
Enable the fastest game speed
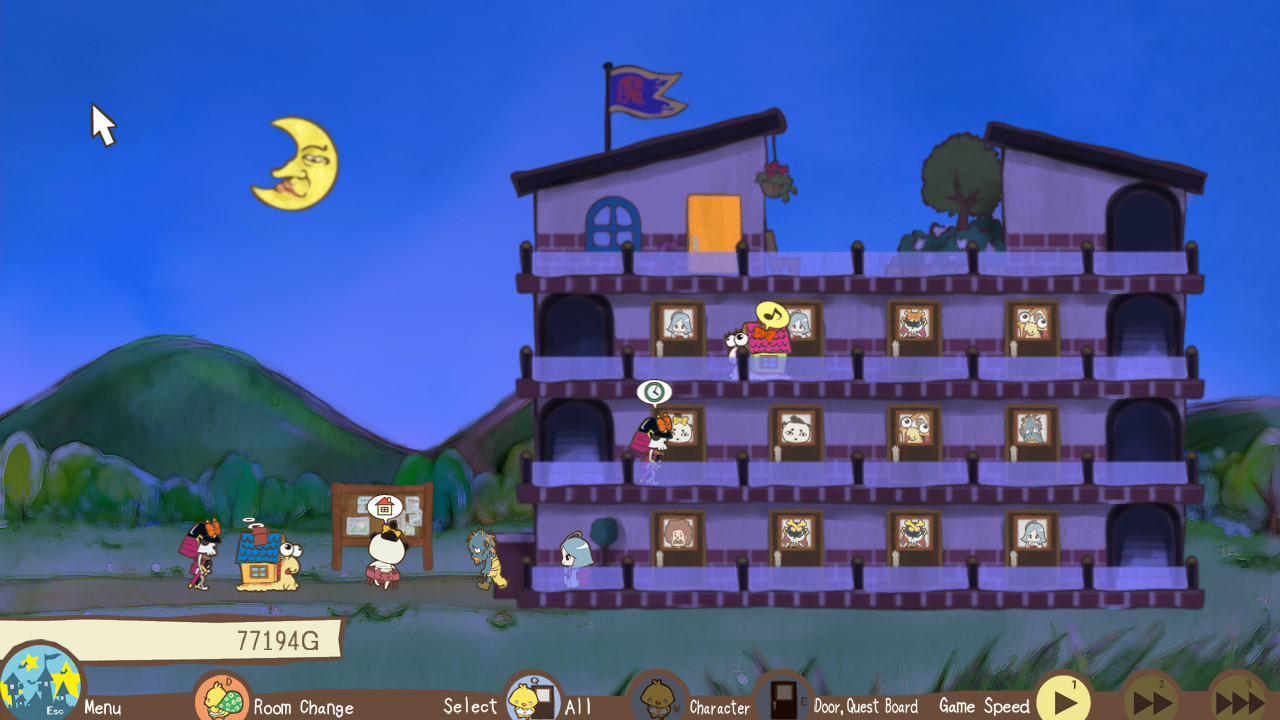click(1241, 700)
